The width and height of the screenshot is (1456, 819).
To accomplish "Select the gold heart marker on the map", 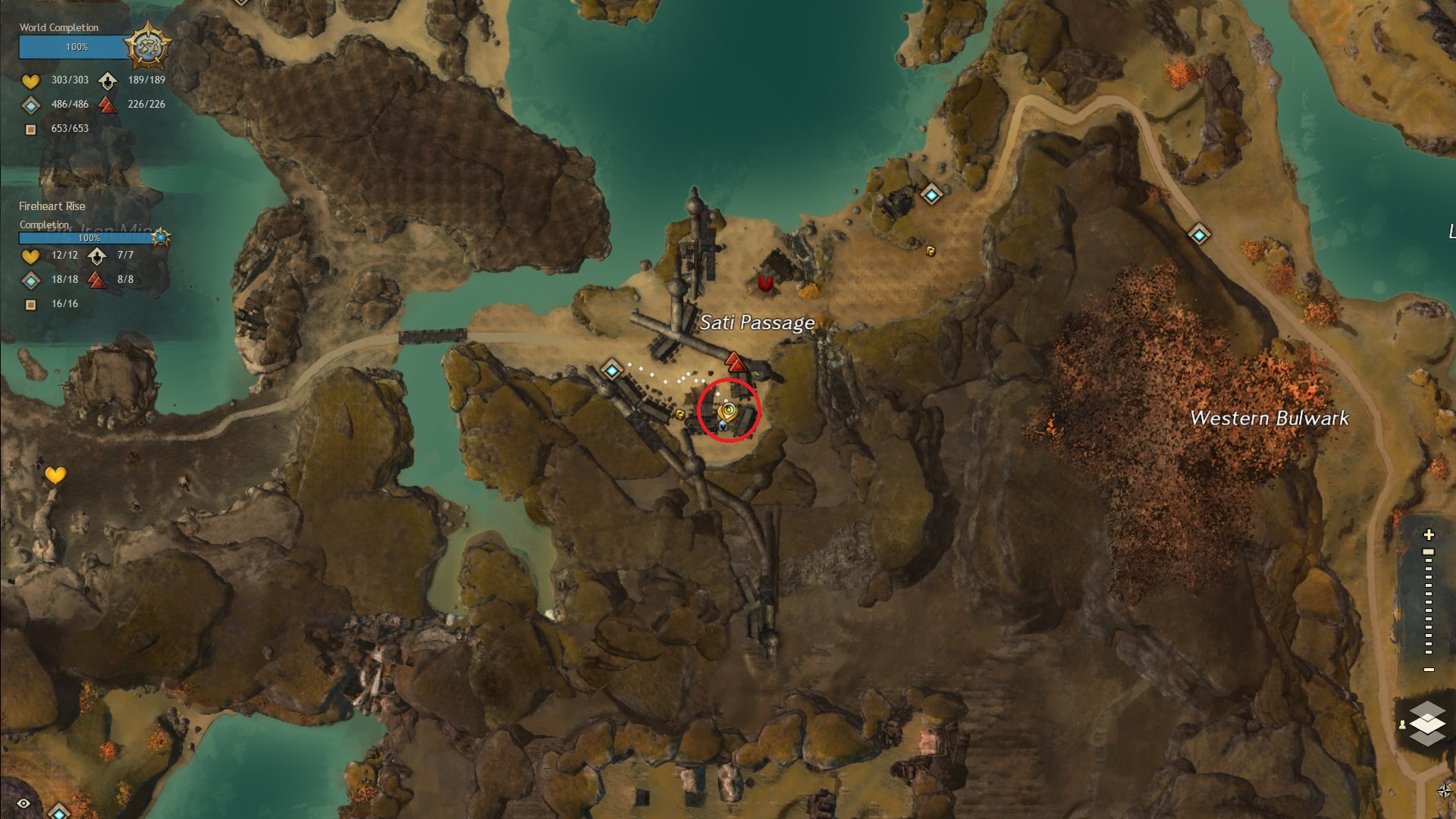I will pyautogui.click(x=55, y=475).
